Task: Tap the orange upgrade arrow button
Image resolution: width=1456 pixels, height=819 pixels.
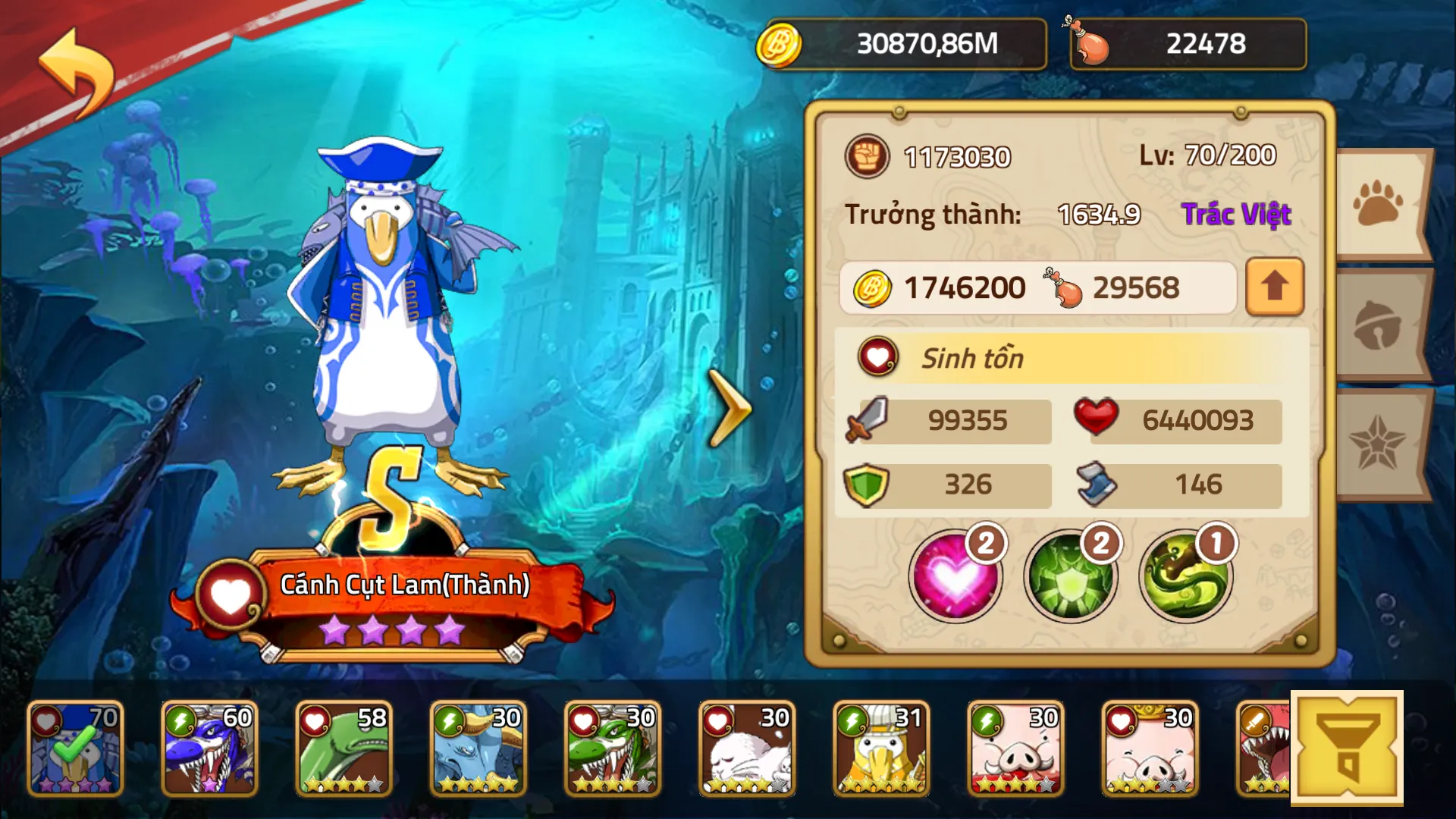Action: (x=1273, y=287)
